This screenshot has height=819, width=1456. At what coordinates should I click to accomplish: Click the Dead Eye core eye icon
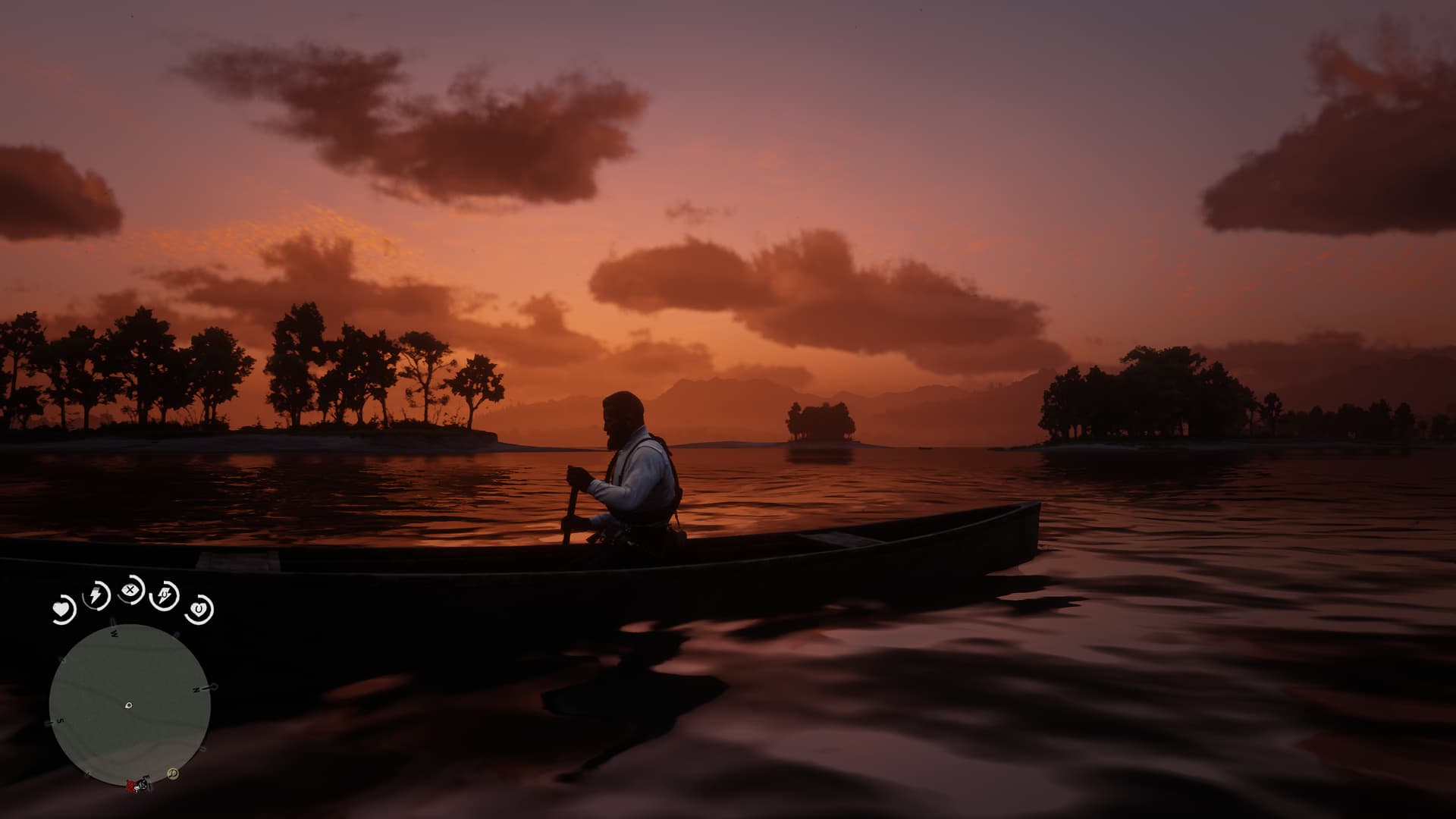[131, 589]
